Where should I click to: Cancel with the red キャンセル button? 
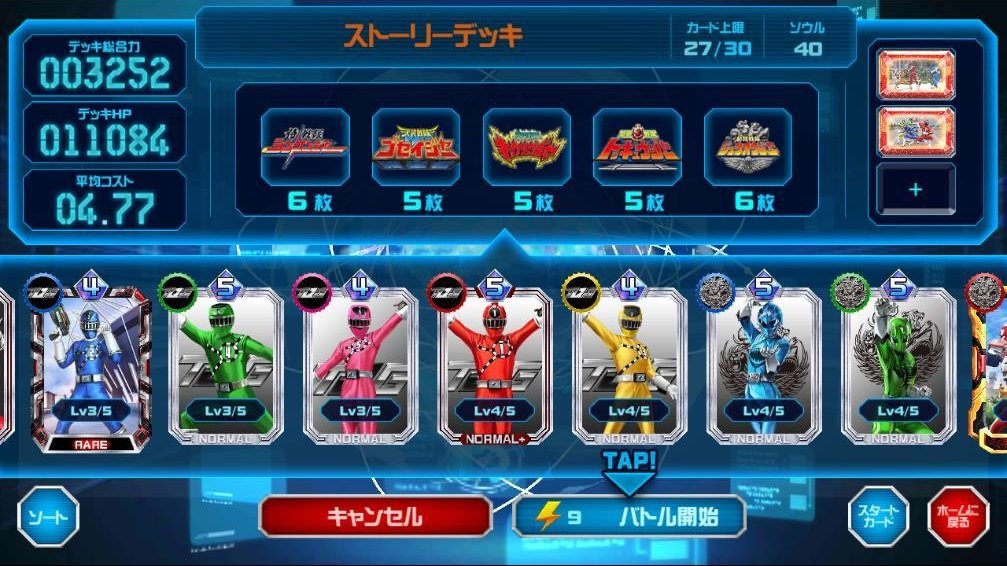375,517
